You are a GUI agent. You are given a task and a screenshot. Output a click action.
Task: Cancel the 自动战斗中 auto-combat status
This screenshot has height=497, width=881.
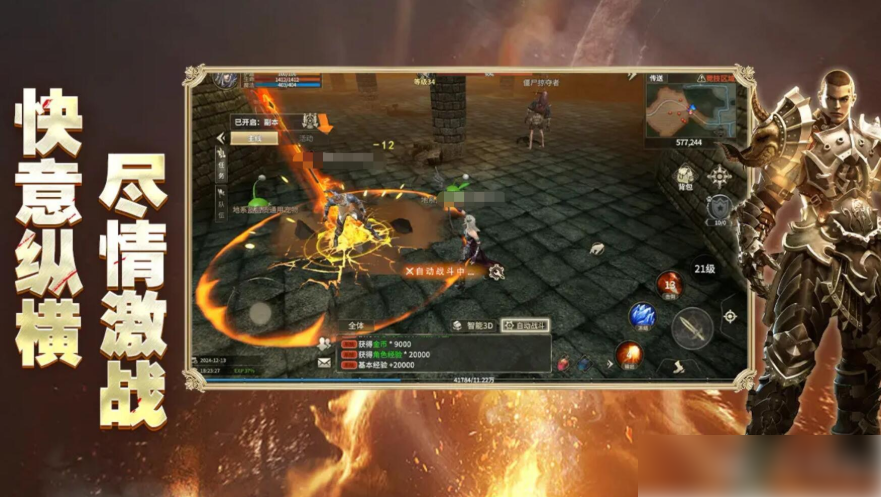(409, 270)
